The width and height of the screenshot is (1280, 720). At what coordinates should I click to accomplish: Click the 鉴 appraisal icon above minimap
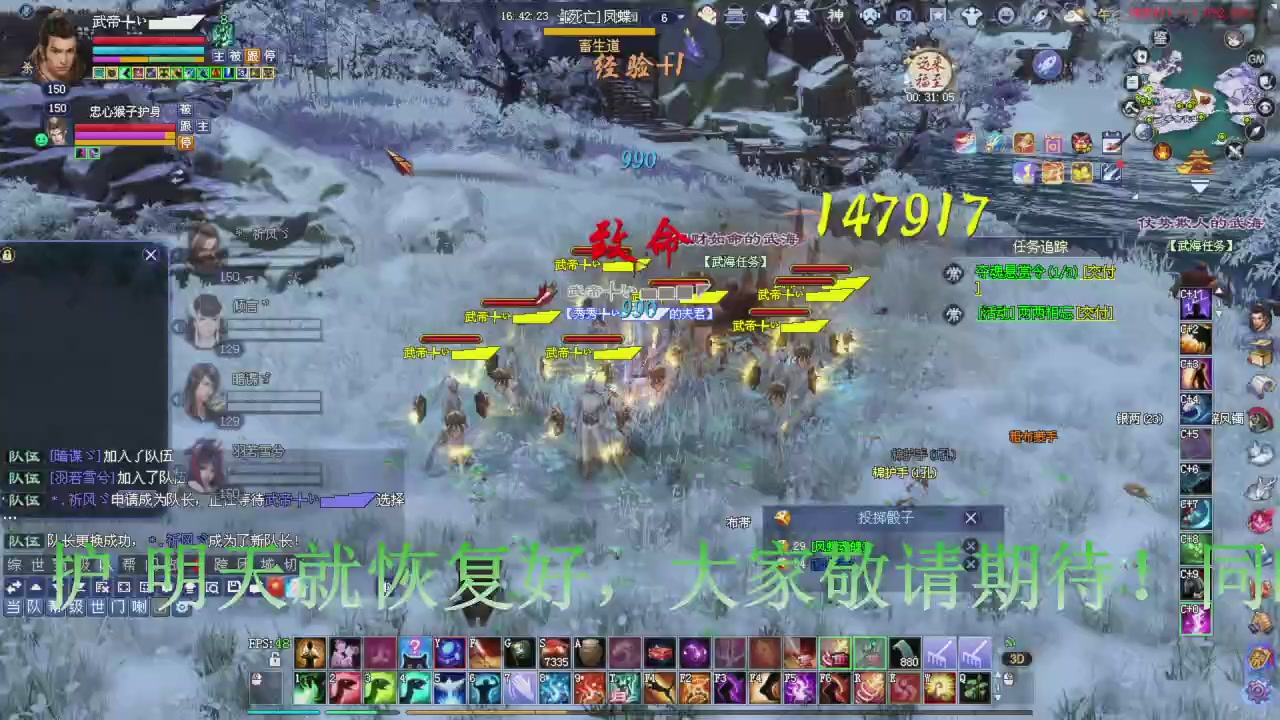click(x=1160, y=38)
